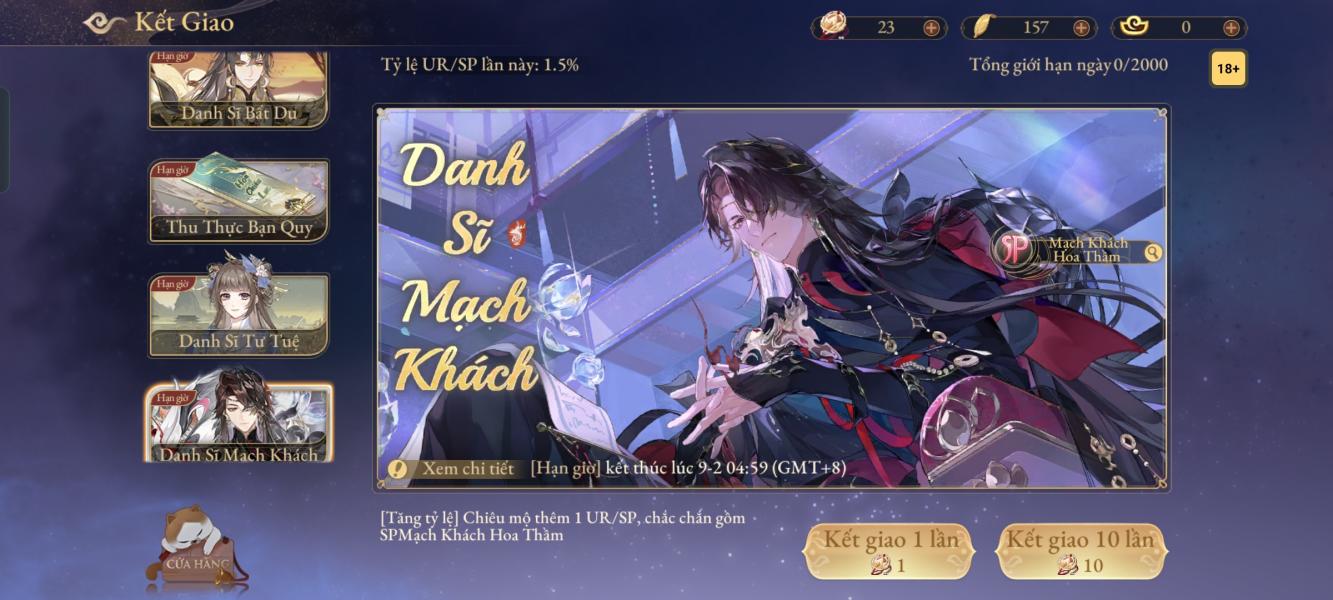
Task: Summon ten times with Kết giao 10 lần
Action: point(1080,551)
